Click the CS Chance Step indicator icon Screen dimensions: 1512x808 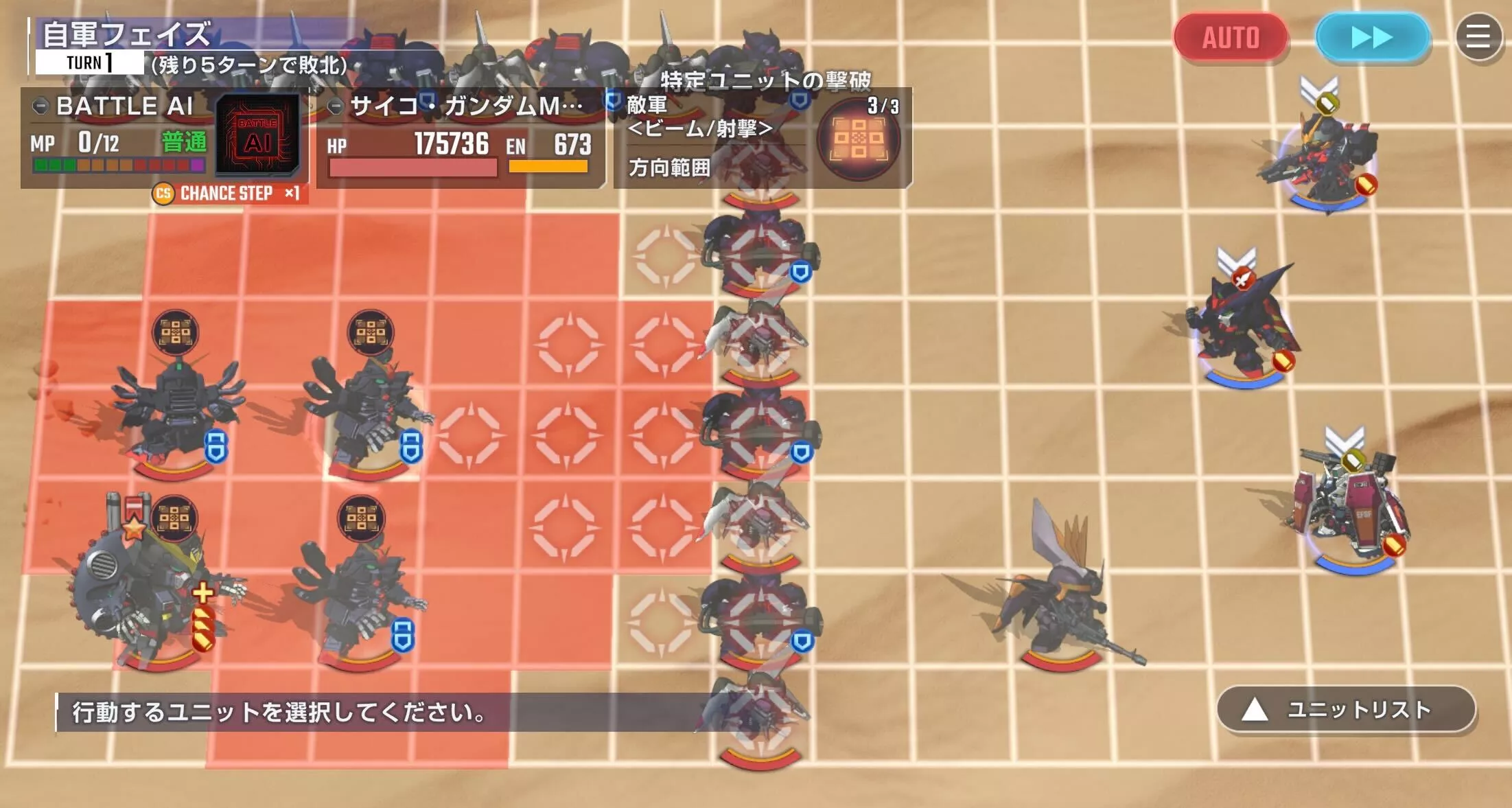(x=163, y=194)
